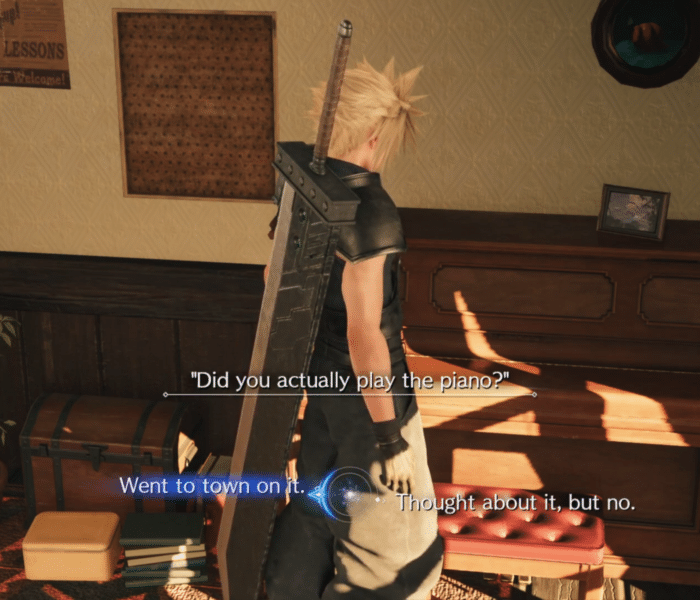The height and width of the screenshot is (600, 700).
Task: Choose the "Went to town on it." reply
Action: (x=211, y=486)
